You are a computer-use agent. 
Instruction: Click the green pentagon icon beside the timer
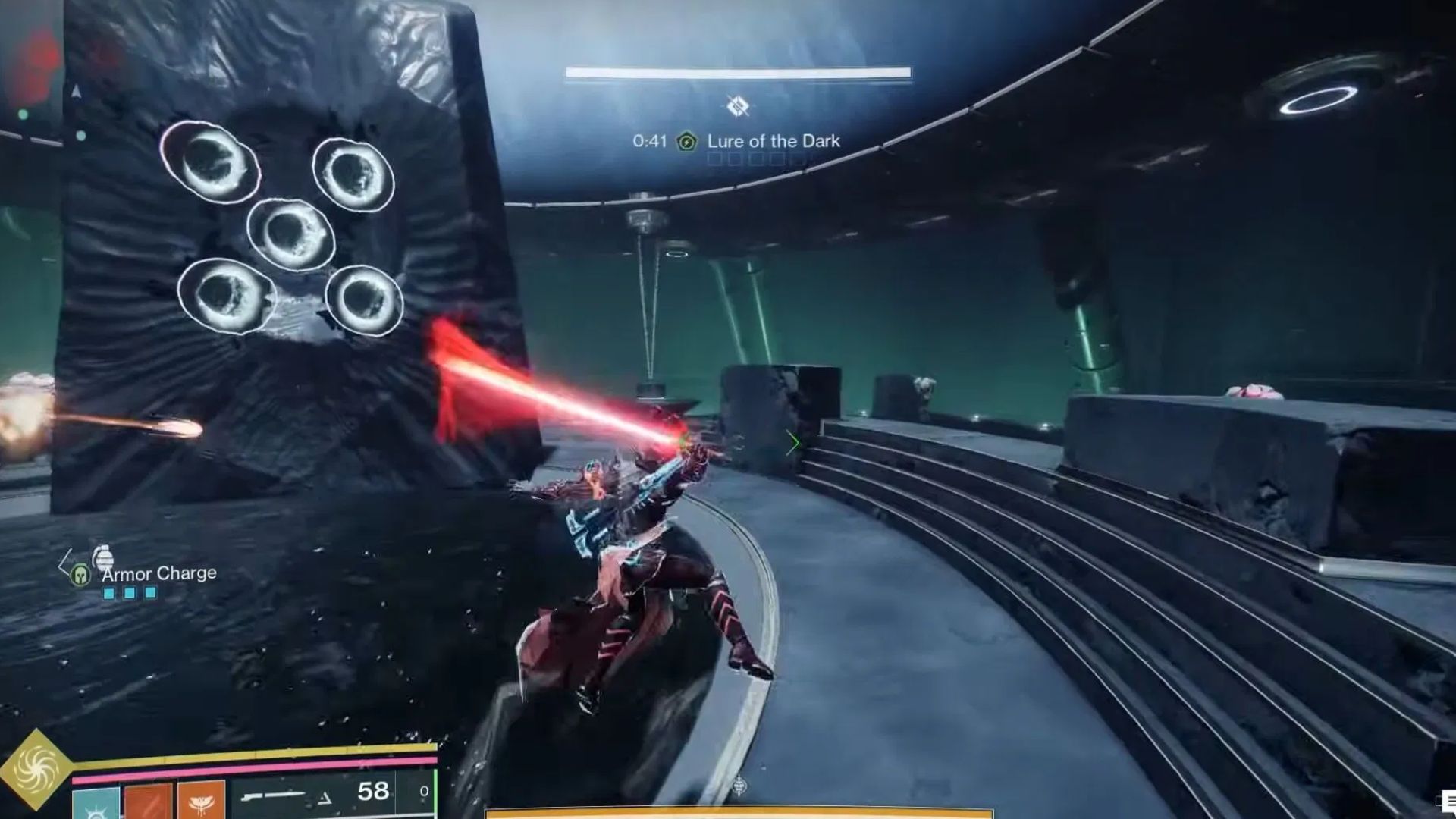687,141
